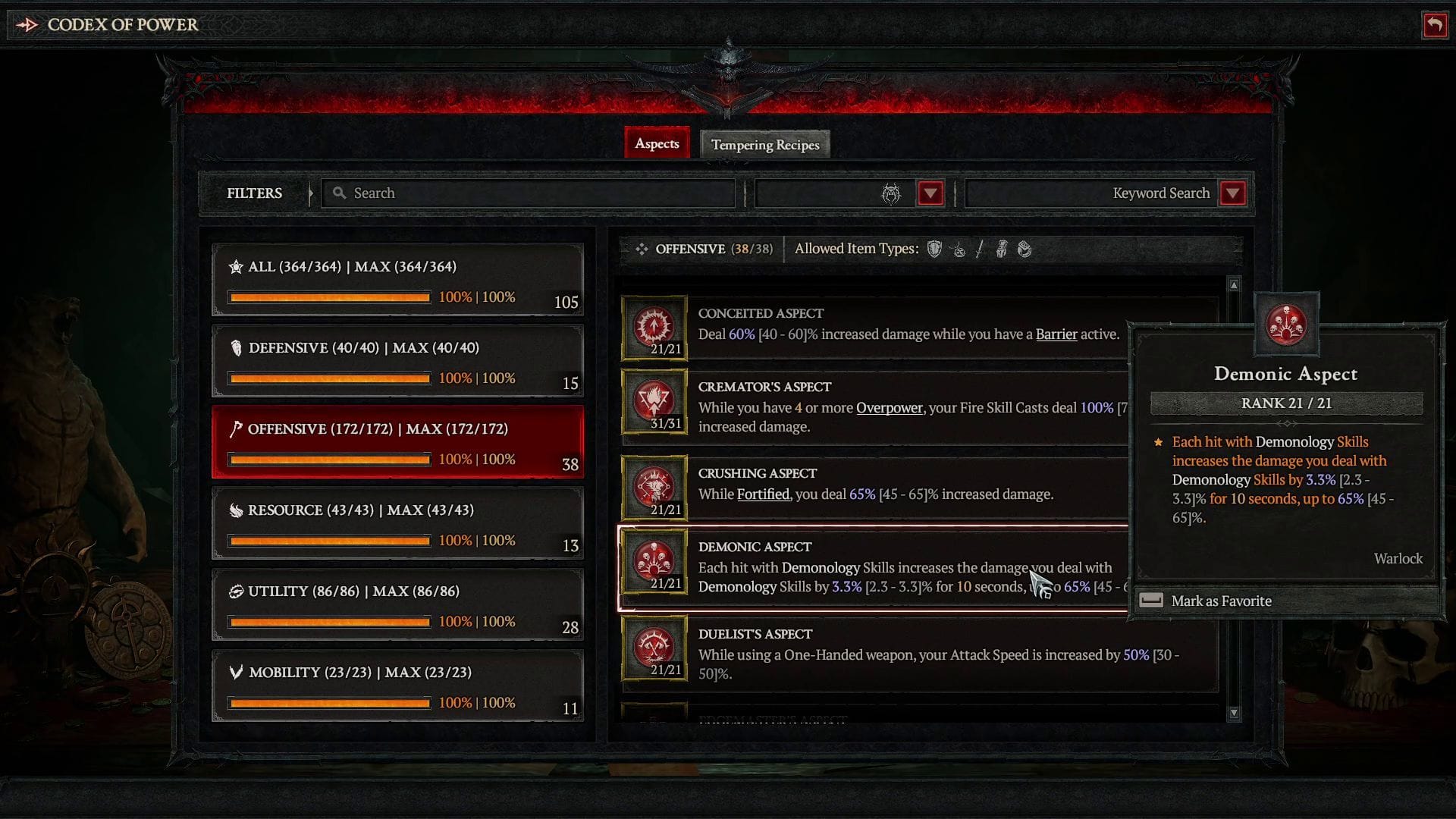The height and width of the screenshot is (819, 1456).
Task: Click inside the Search text field
Action: pos(531,193)
